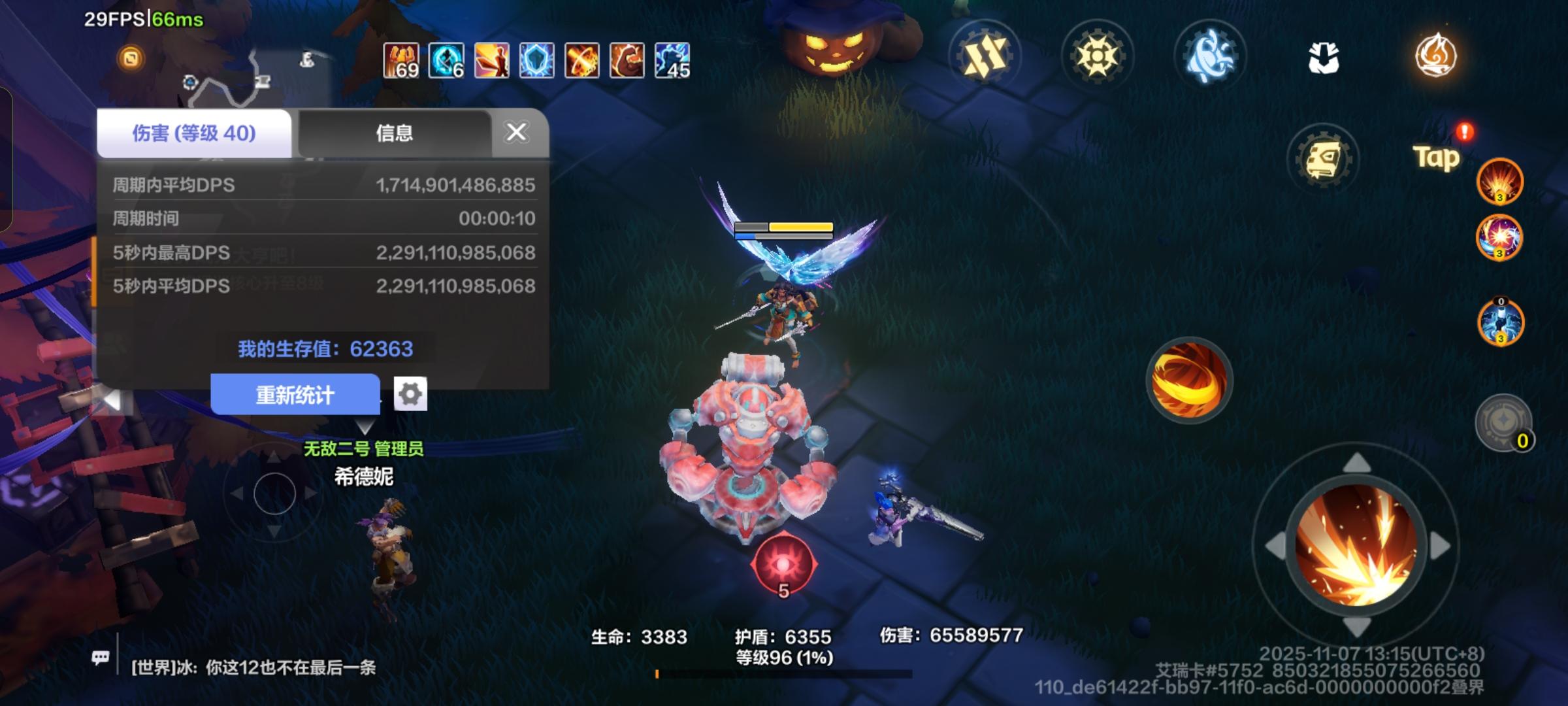Select the 伤害 (等级 40) tab
This screenshot has width=1568, height=706.
click(x=193, y=132)
